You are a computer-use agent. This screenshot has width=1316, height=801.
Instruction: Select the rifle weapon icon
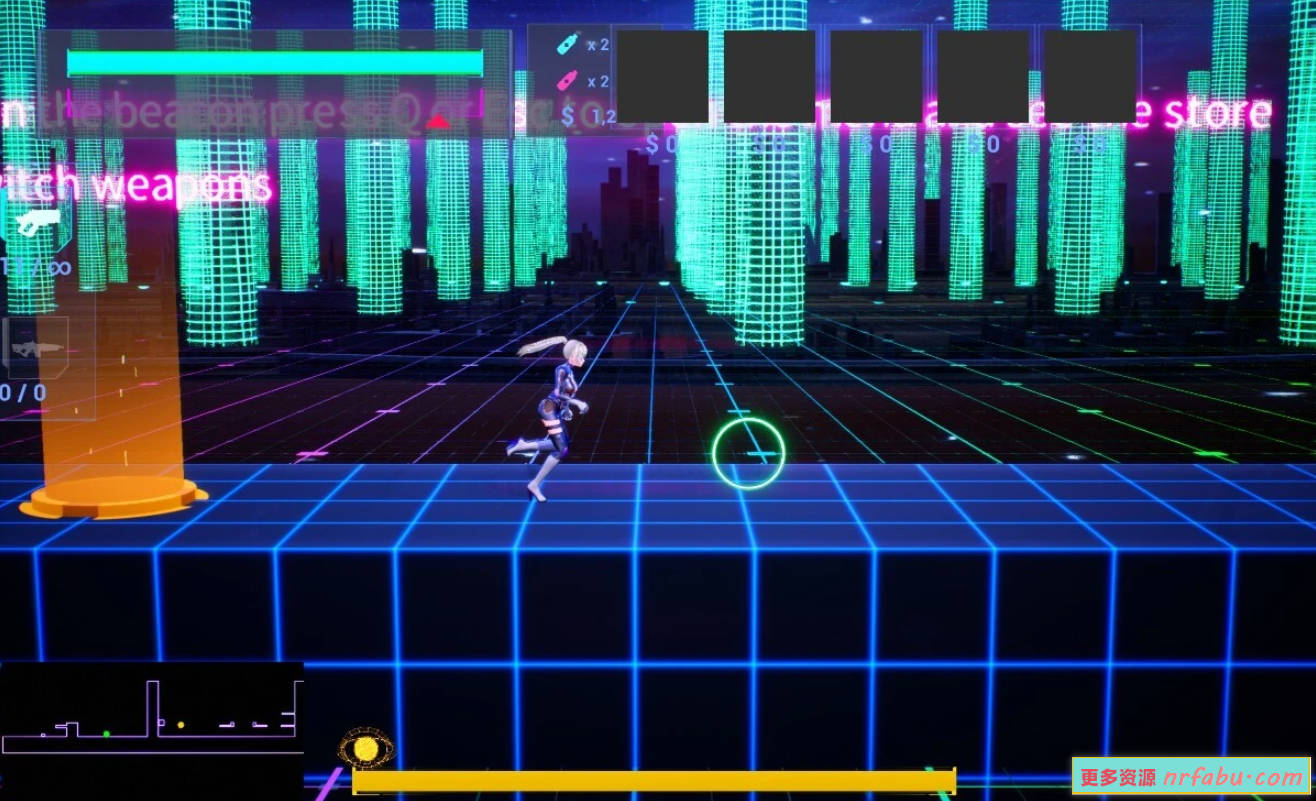click(38, 349)
